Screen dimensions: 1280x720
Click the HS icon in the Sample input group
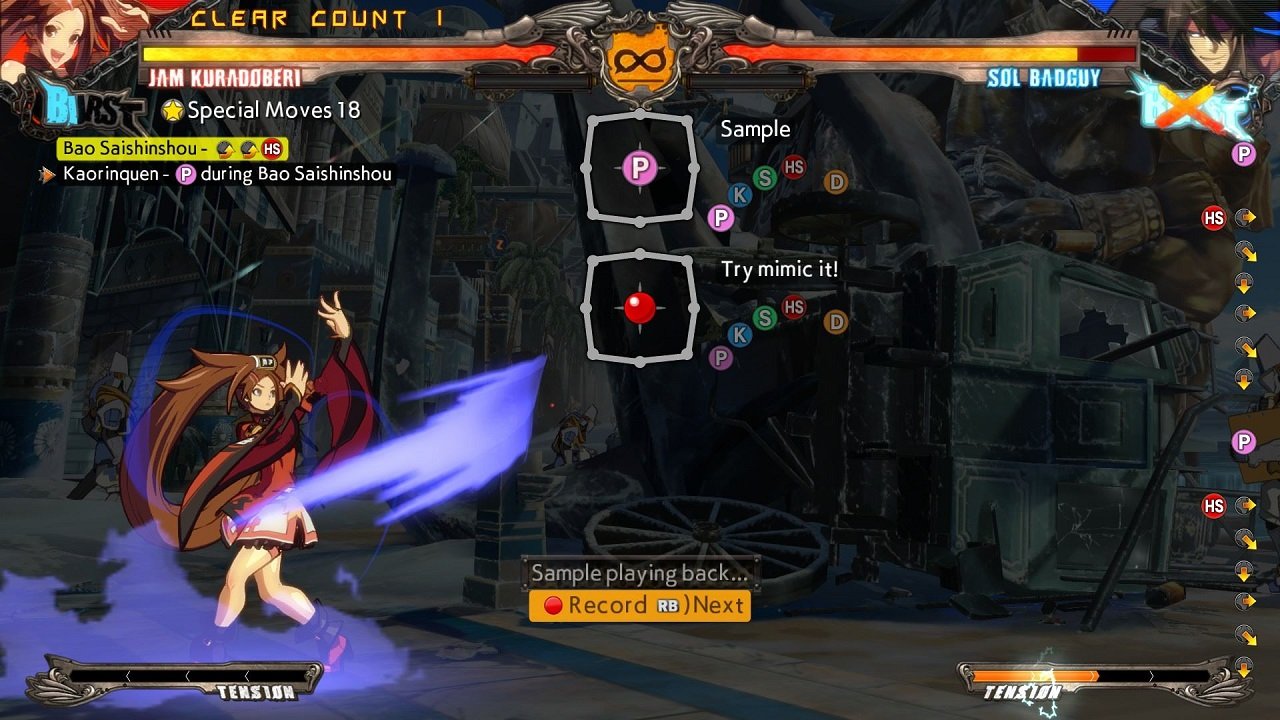pyautogui.click(x=793, y=166)
